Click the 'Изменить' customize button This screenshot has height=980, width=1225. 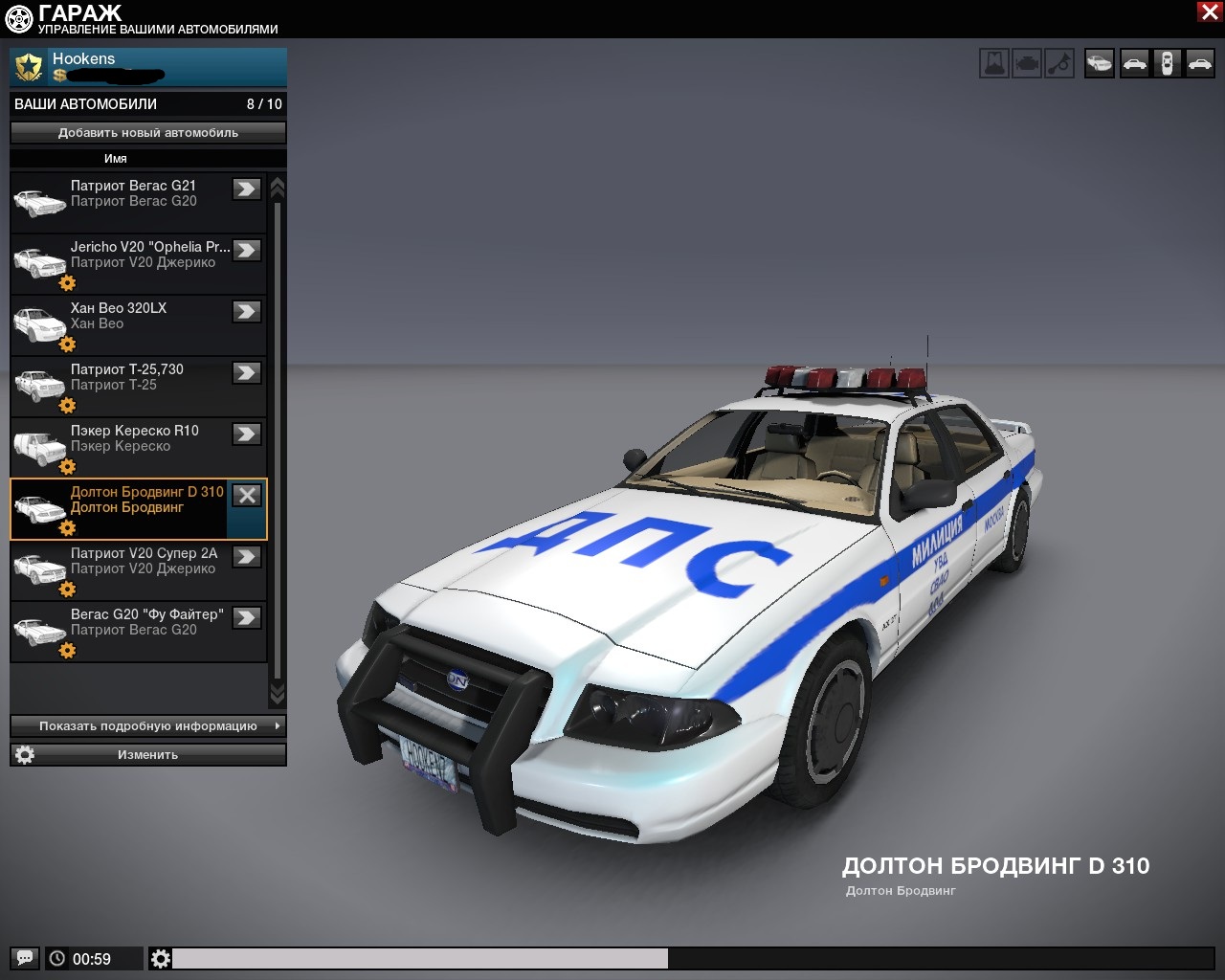[148, 755]
